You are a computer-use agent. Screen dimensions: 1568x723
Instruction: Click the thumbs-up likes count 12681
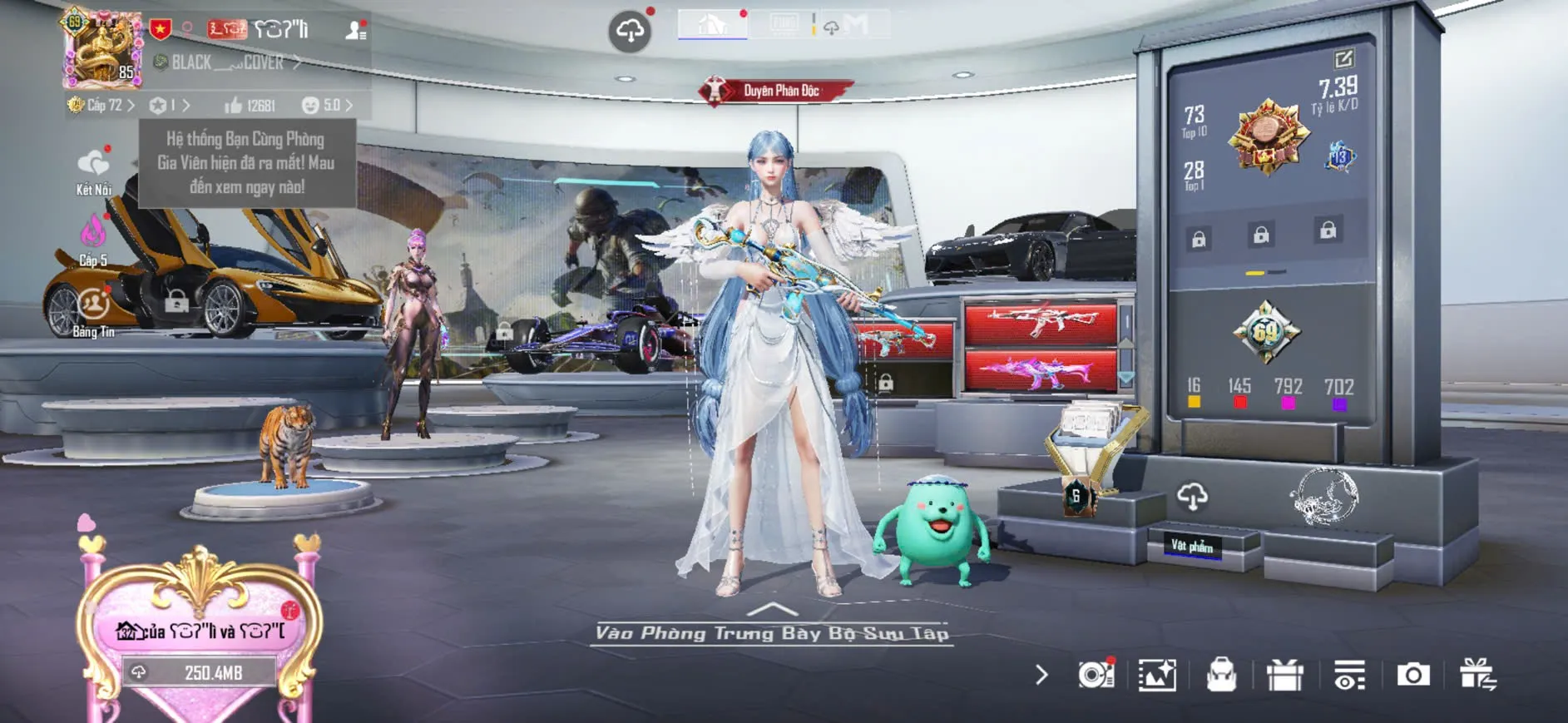tap(250, 106)
